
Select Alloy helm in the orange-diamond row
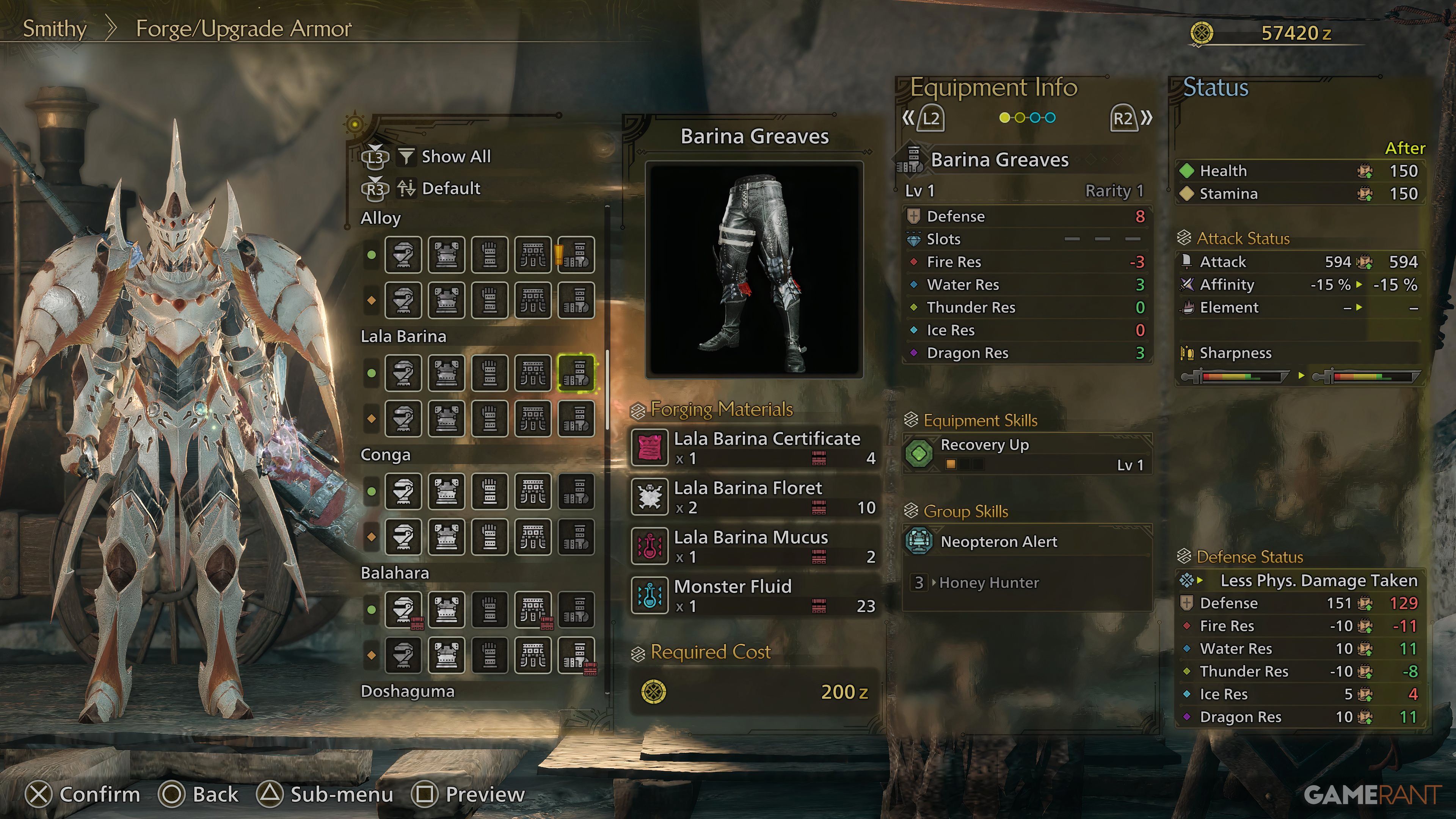[x=403, y=300]
